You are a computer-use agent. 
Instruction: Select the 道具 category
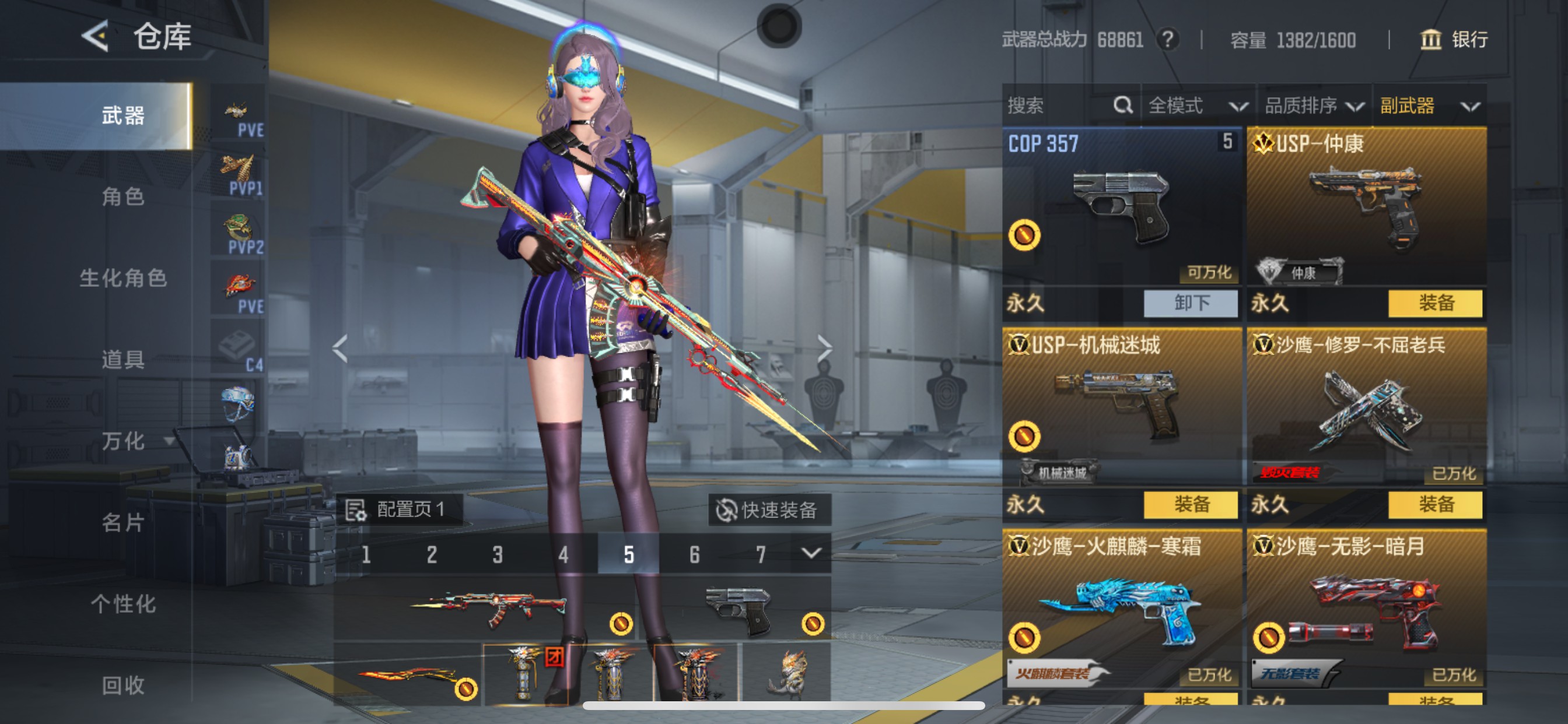pyautogui.click(x=123, y=360)
